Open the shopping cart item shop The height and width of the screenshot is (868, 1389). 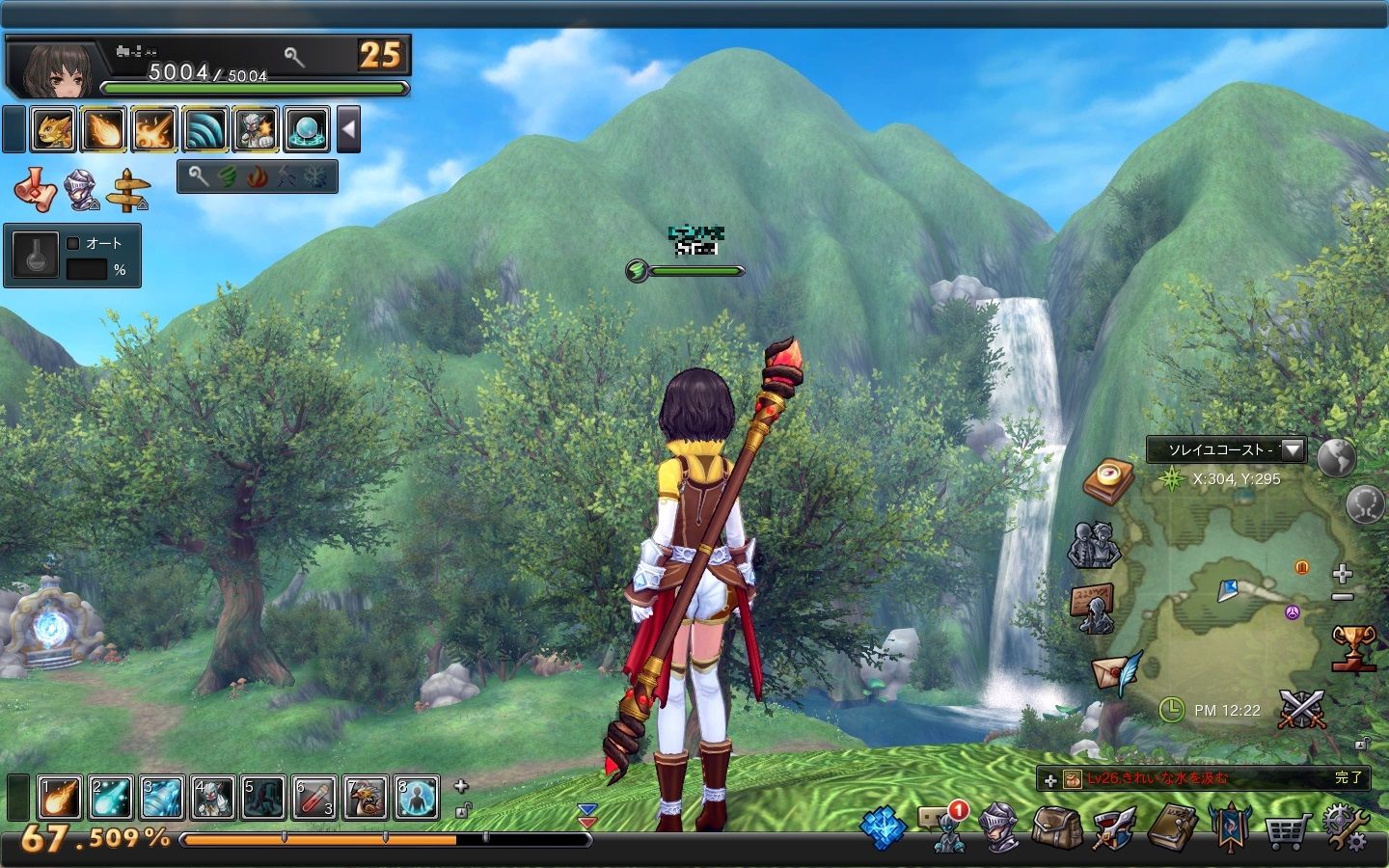[x=1287, y=828]
